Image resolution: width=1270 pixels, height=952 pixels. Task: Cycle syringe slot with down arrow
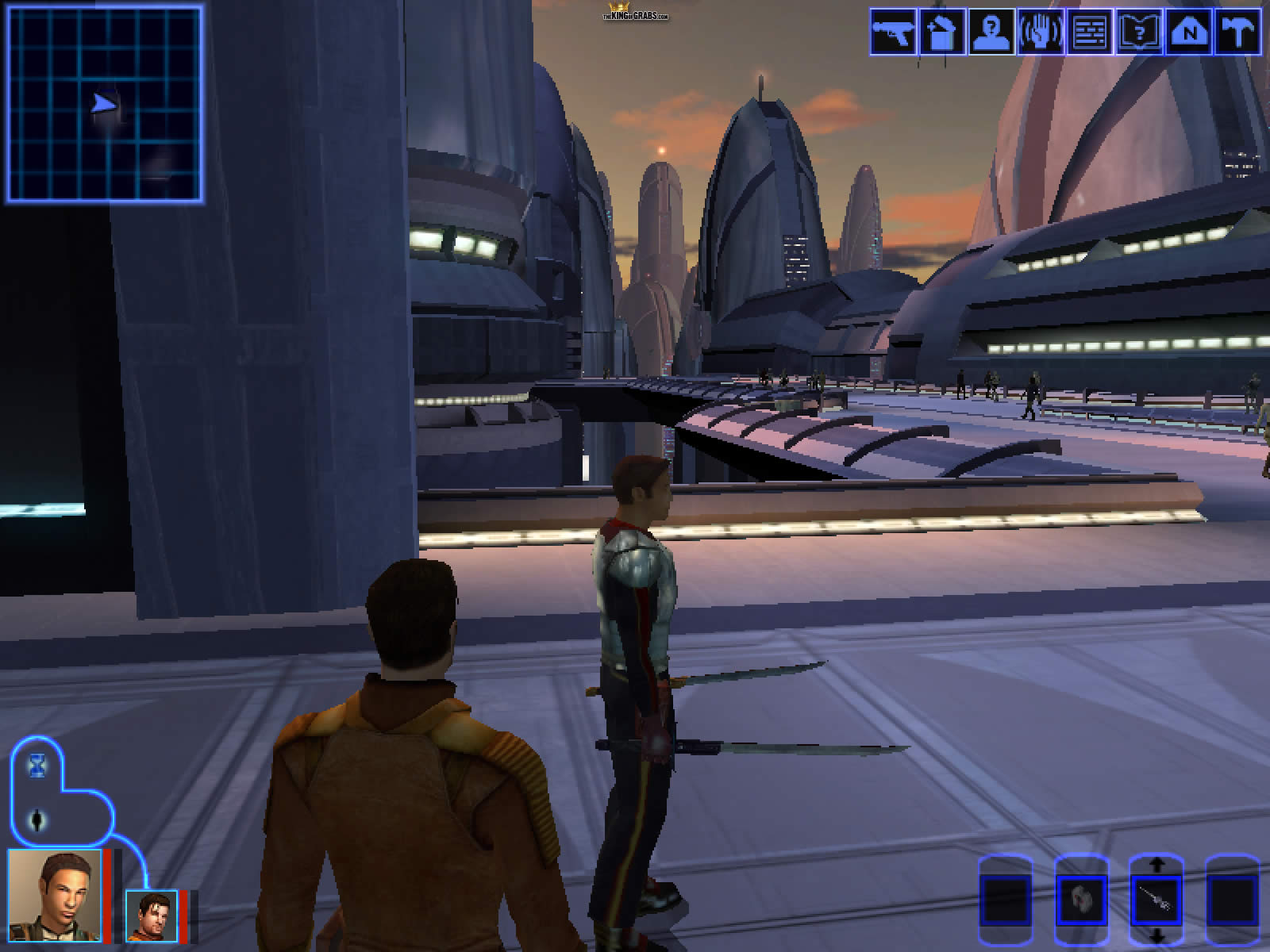(1156, 935)
